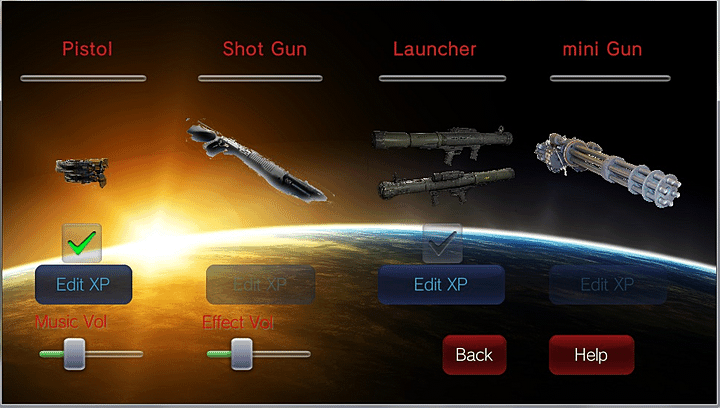720x408 pixels.
Task: Adjust the Music Vol slider
Action: [75, 354]
